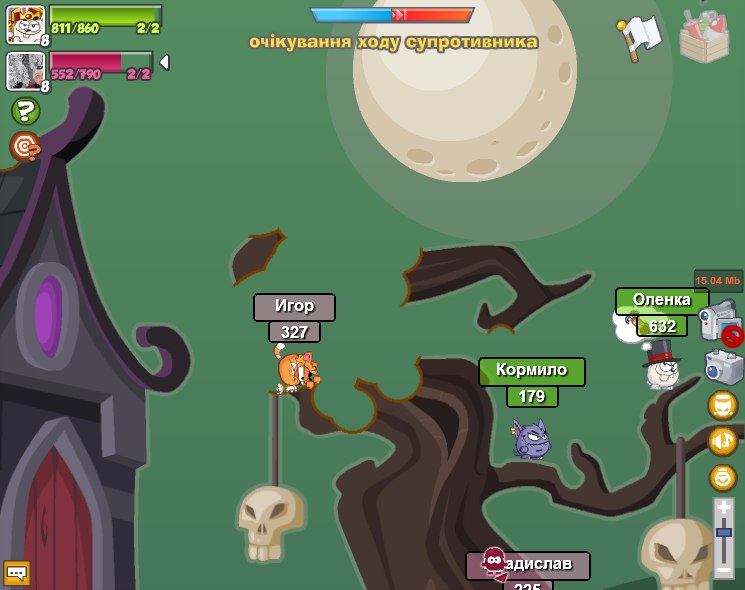This screenshot has height=590, width=745.
Task: Click the white arrow beside opponent's bar
Action: [164, 62]
